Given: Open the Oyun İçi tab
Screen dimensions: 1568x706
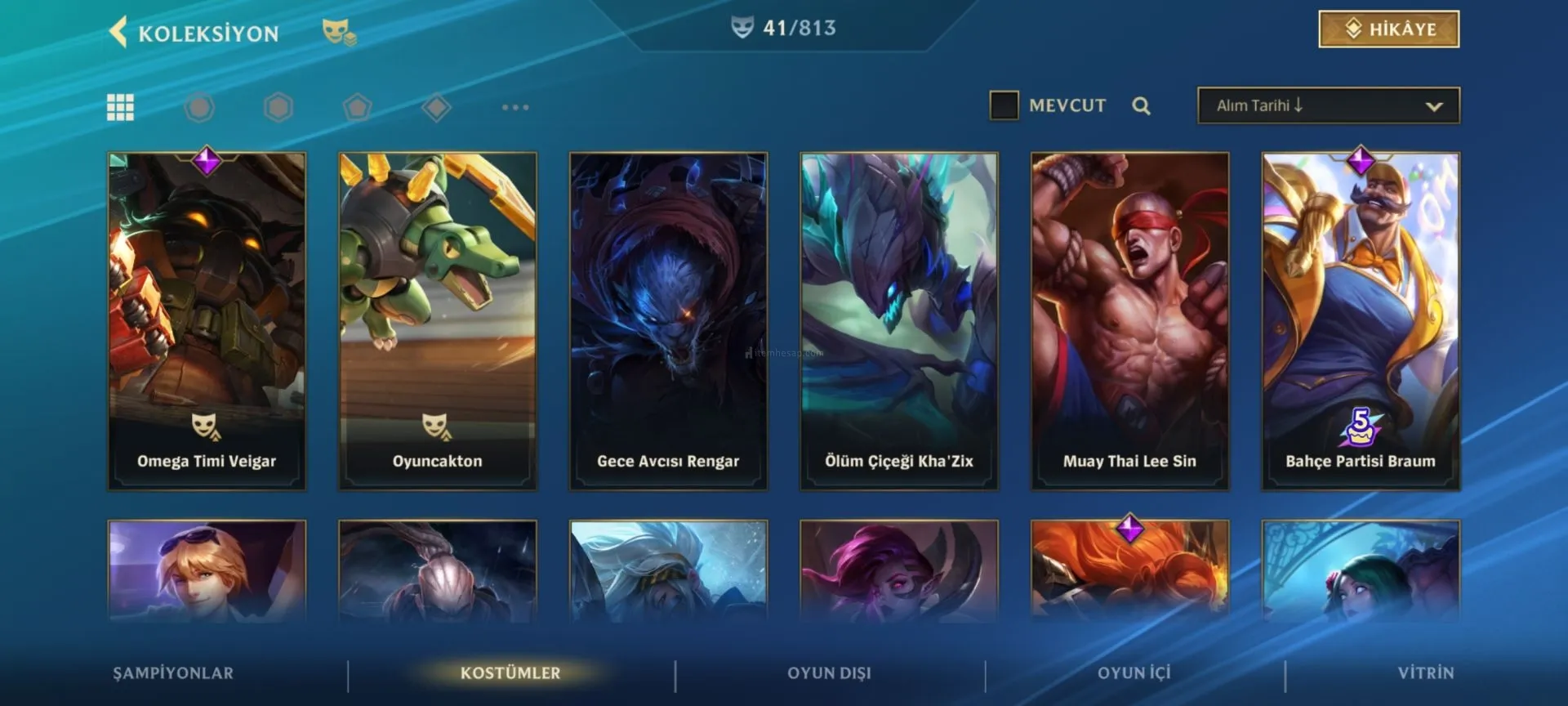Looking at the screenshot, I should (1134, 673).
